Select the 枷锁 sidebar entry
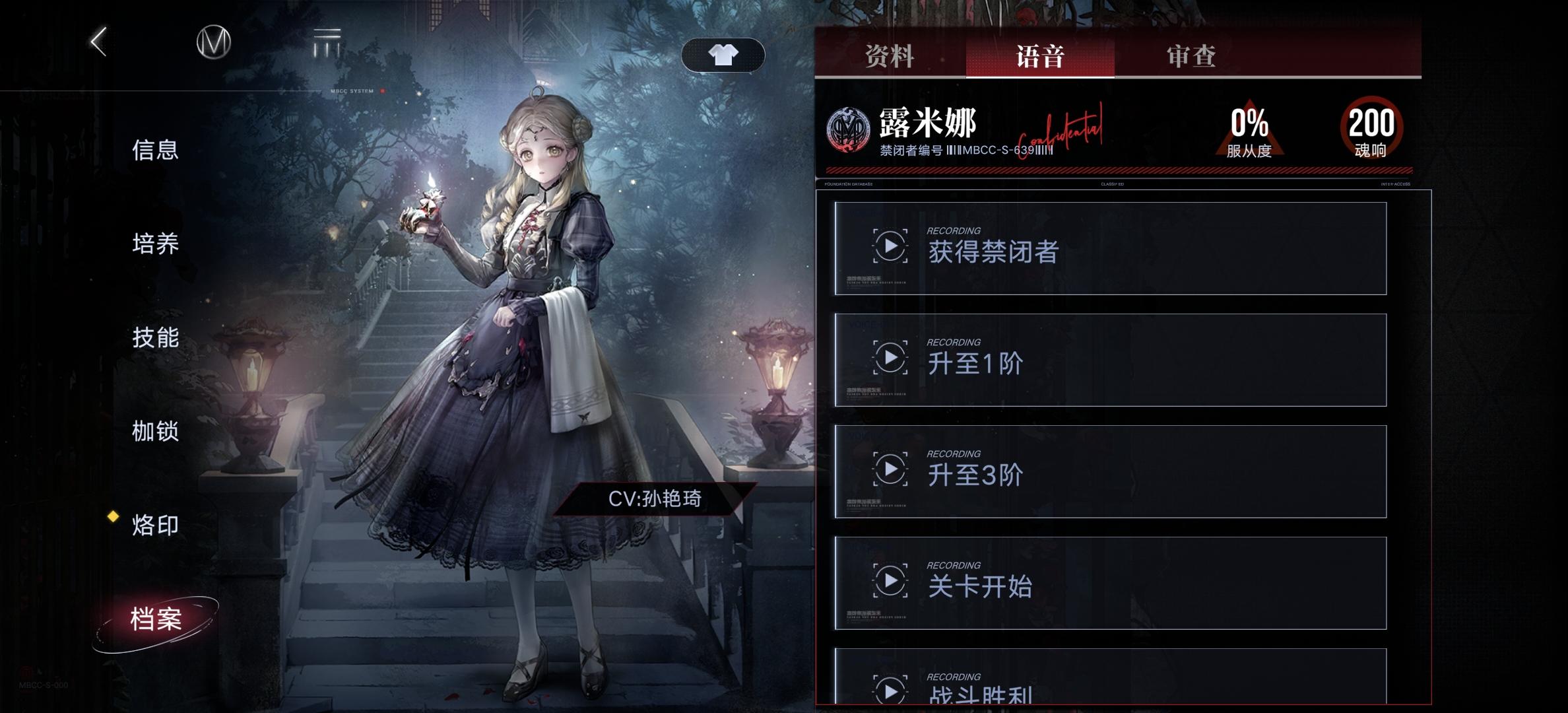Screen dimensions: 1568x713 tap(155, 433)
